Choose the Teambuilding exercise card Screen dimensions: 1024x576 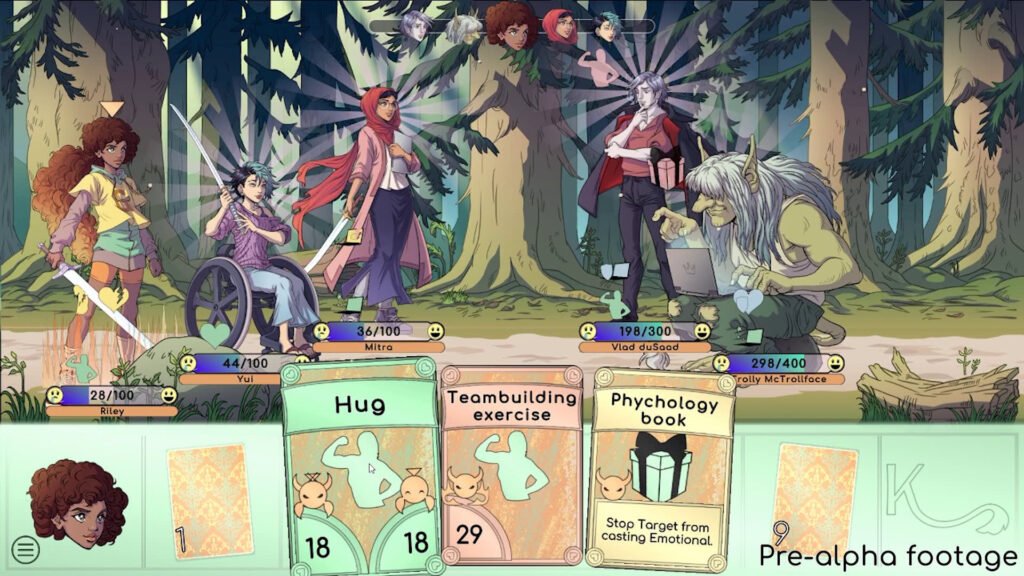(x=511, y=470)
